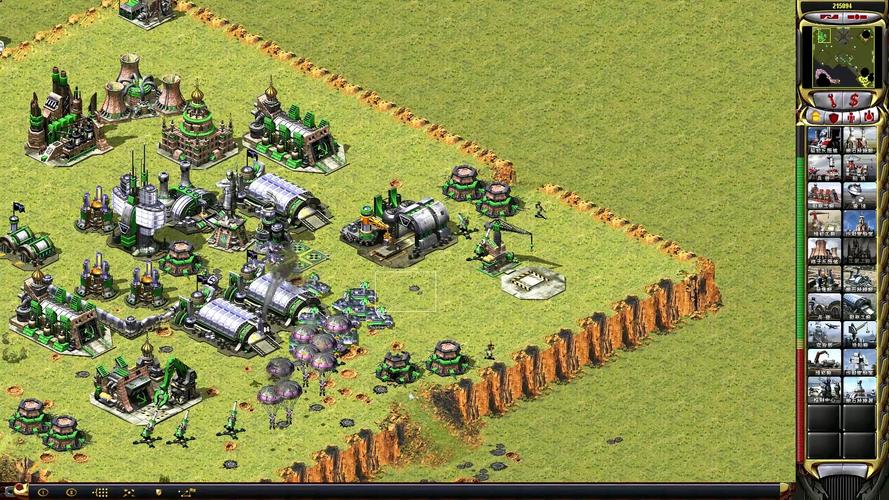The image size is (889, 500).
Task: Activate the dollar-sign sell button
Action: [x=855, y=100]
